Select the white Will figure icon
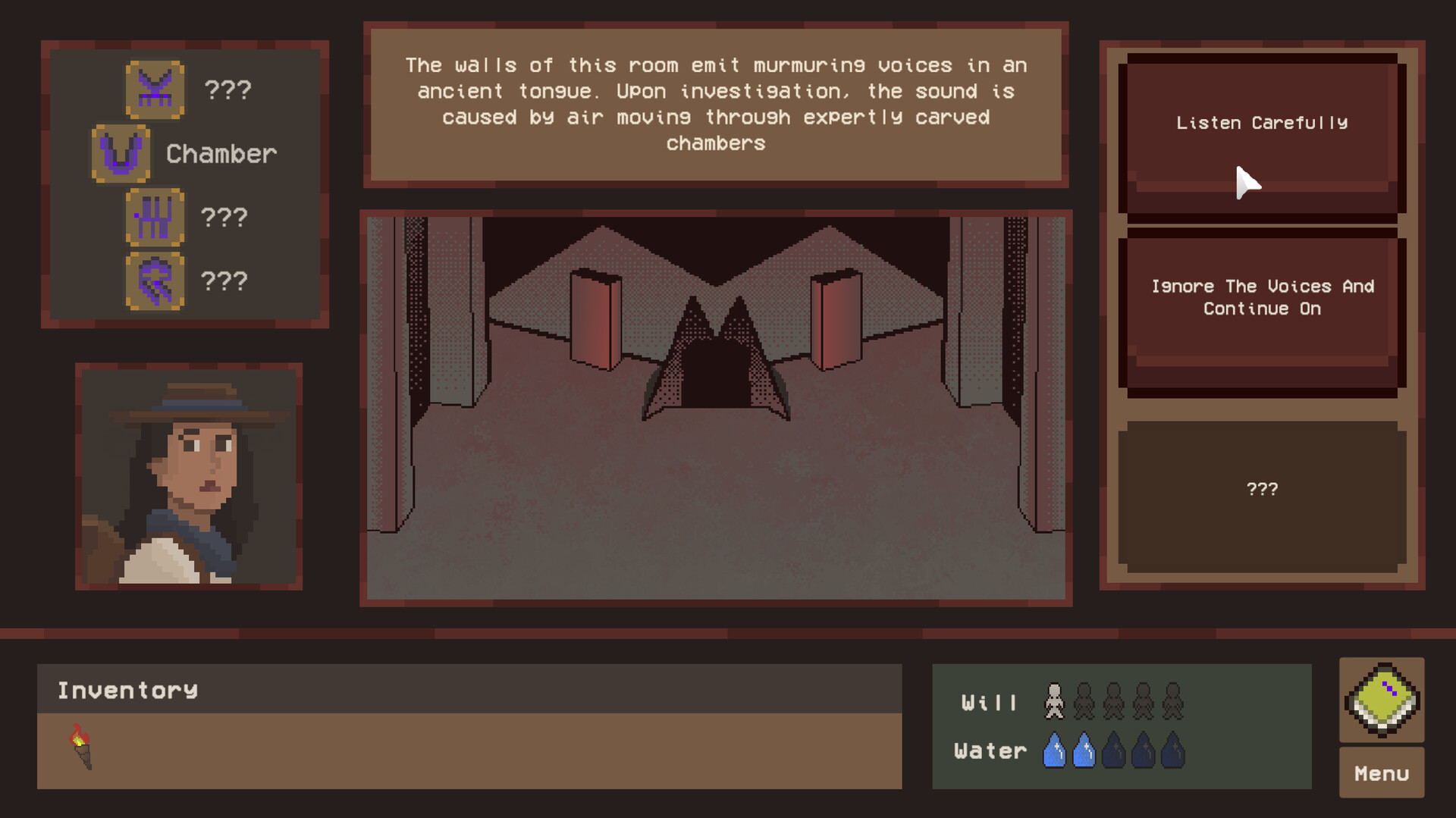This screenshot has width=1456, height=818. (1054, 701)
